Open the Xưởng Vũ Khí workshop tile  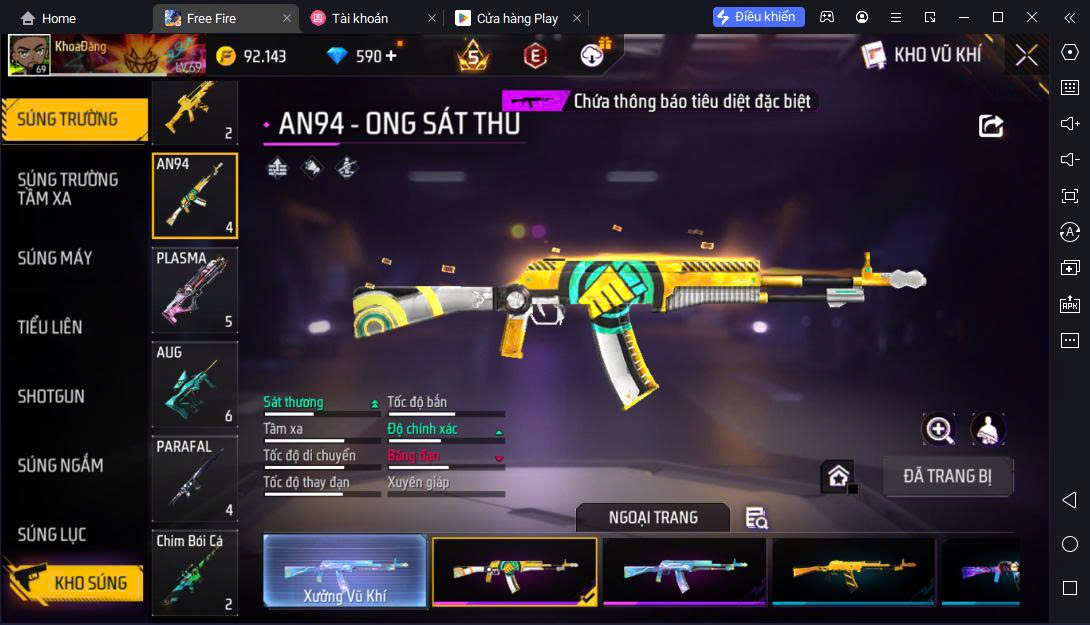pos(345,572)
